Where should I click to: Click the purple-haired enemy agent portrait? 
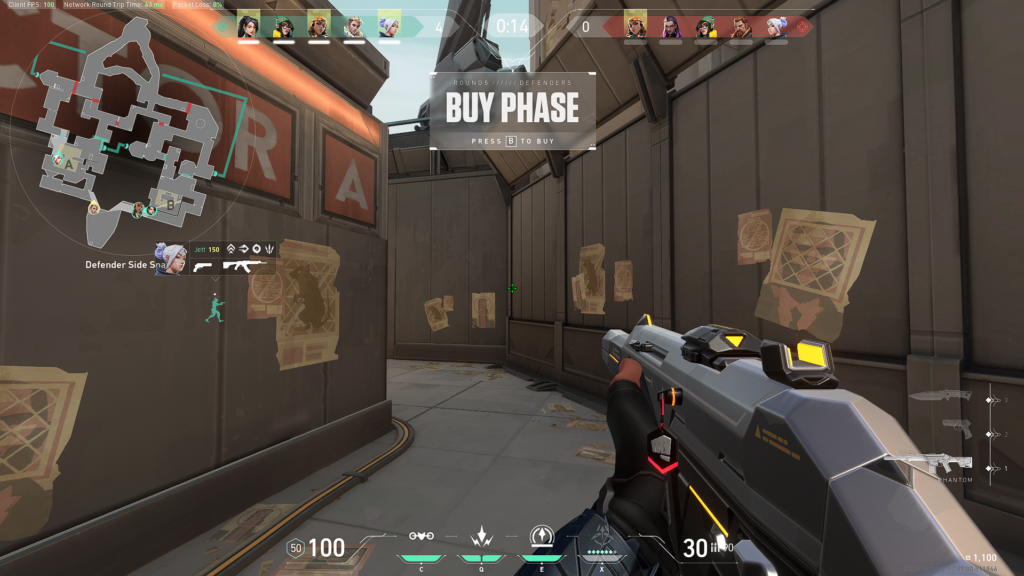tap(671, 24)
